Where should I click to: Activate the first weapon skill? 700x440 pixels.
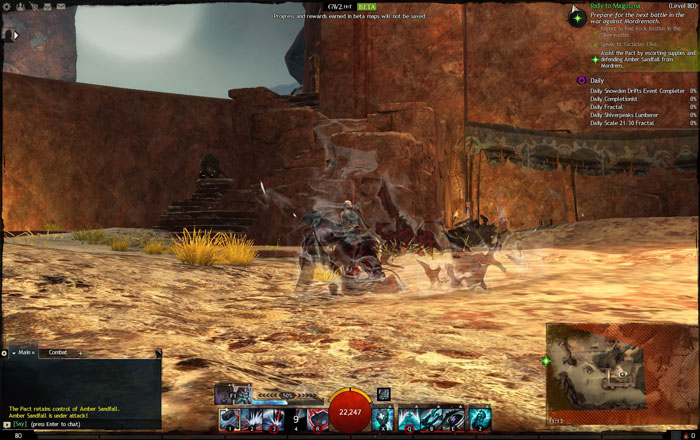click(x=229, y=419)
